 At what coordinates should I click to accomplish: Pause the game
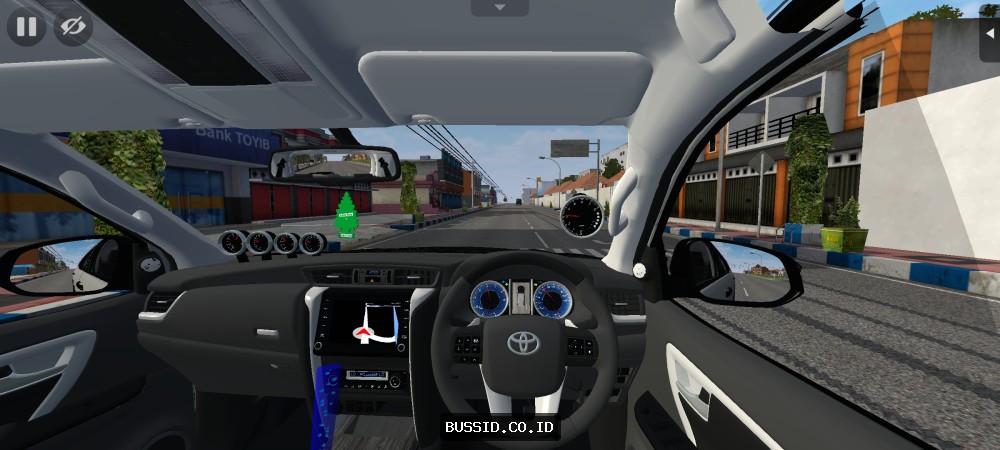tap(26, 27)
